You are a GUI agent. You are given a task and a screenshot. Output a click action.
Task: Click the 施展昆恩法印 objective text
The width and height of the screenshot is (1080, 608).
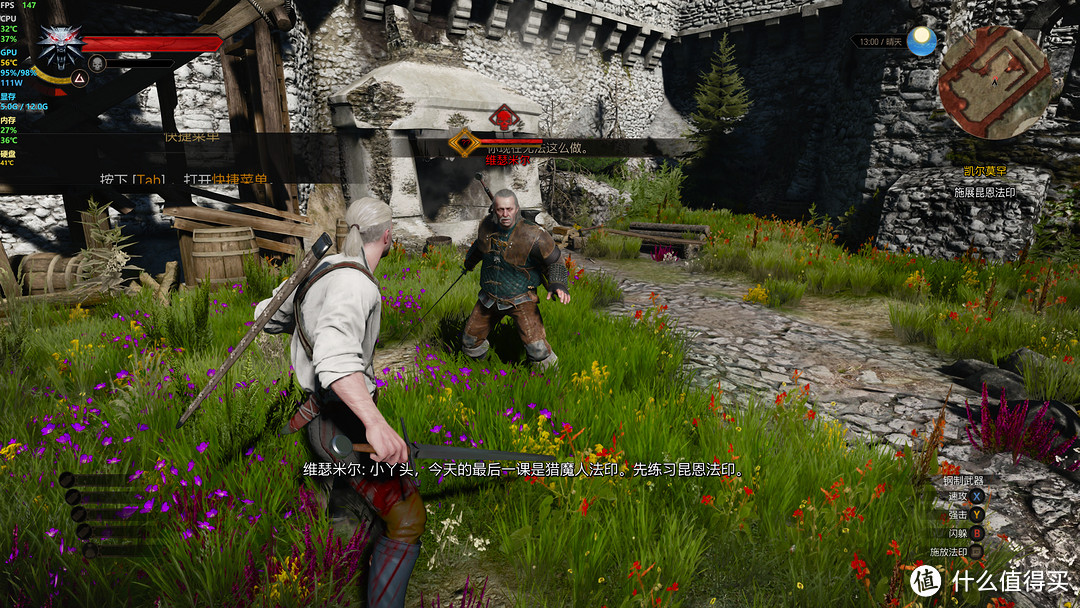click(985, 192)
